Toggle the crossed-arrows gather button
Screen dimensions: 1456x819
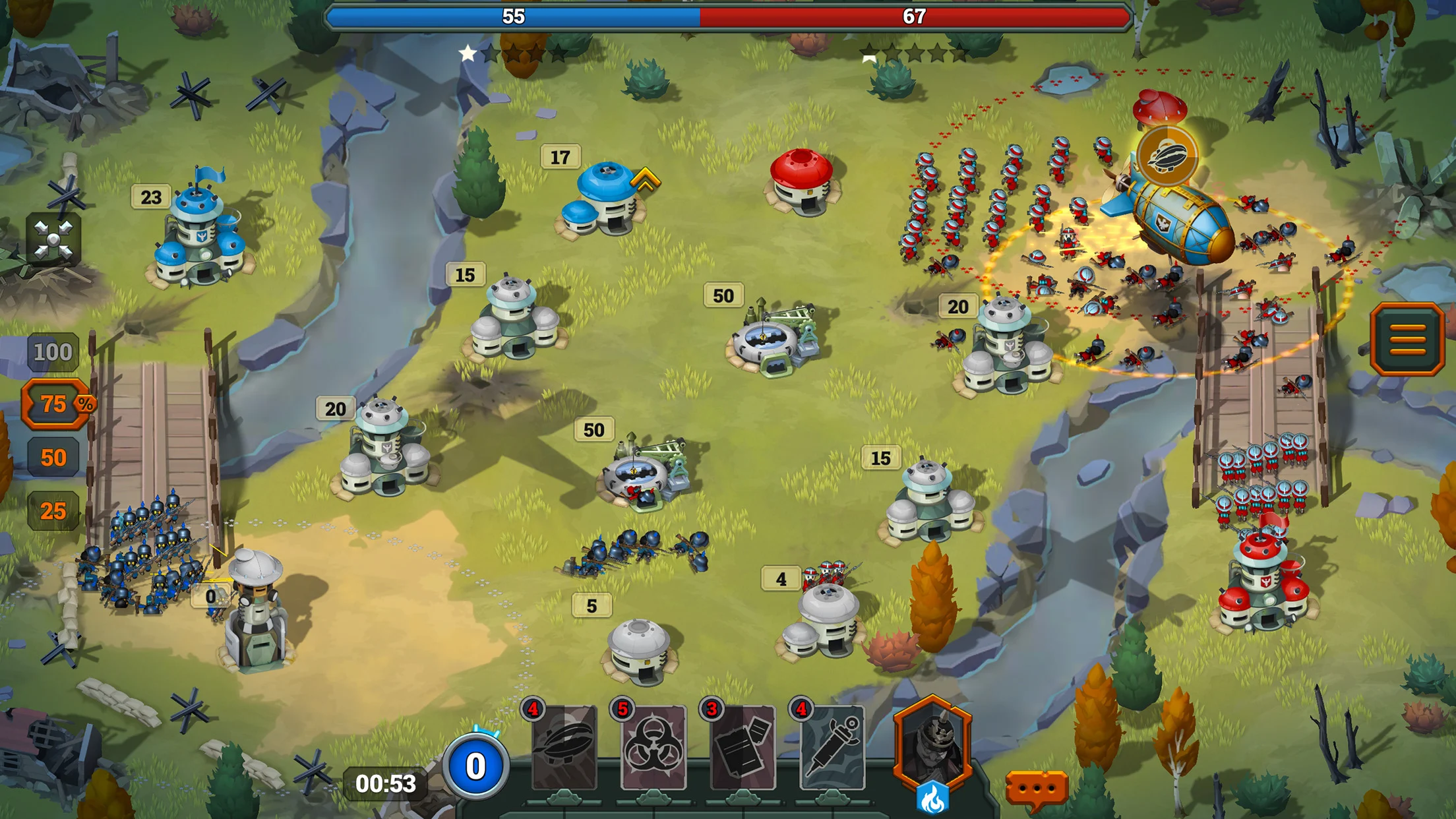coord(53,239)
